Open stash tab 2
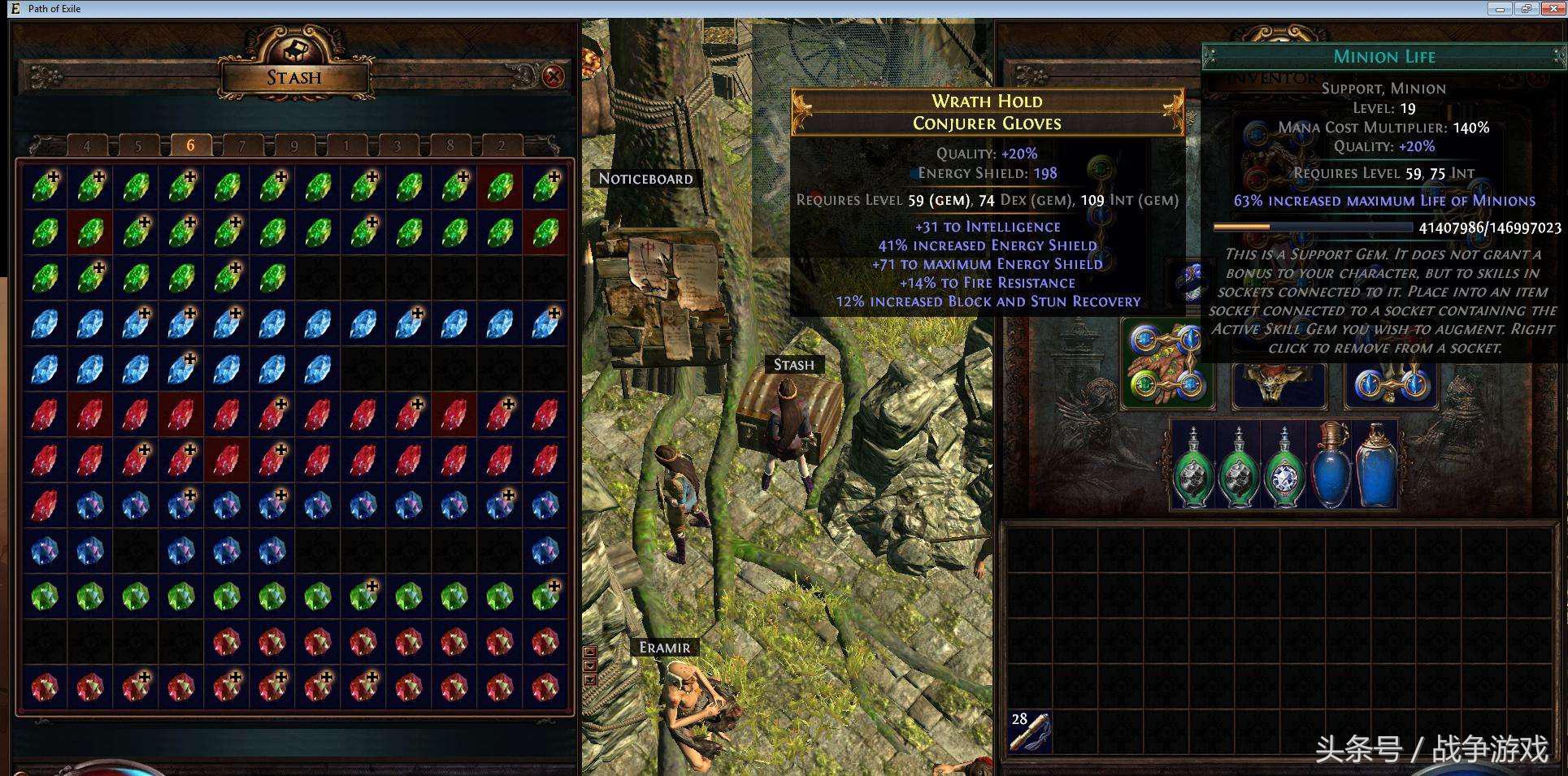Screen dimensions: 1568x776 click(x=502, y=146)
